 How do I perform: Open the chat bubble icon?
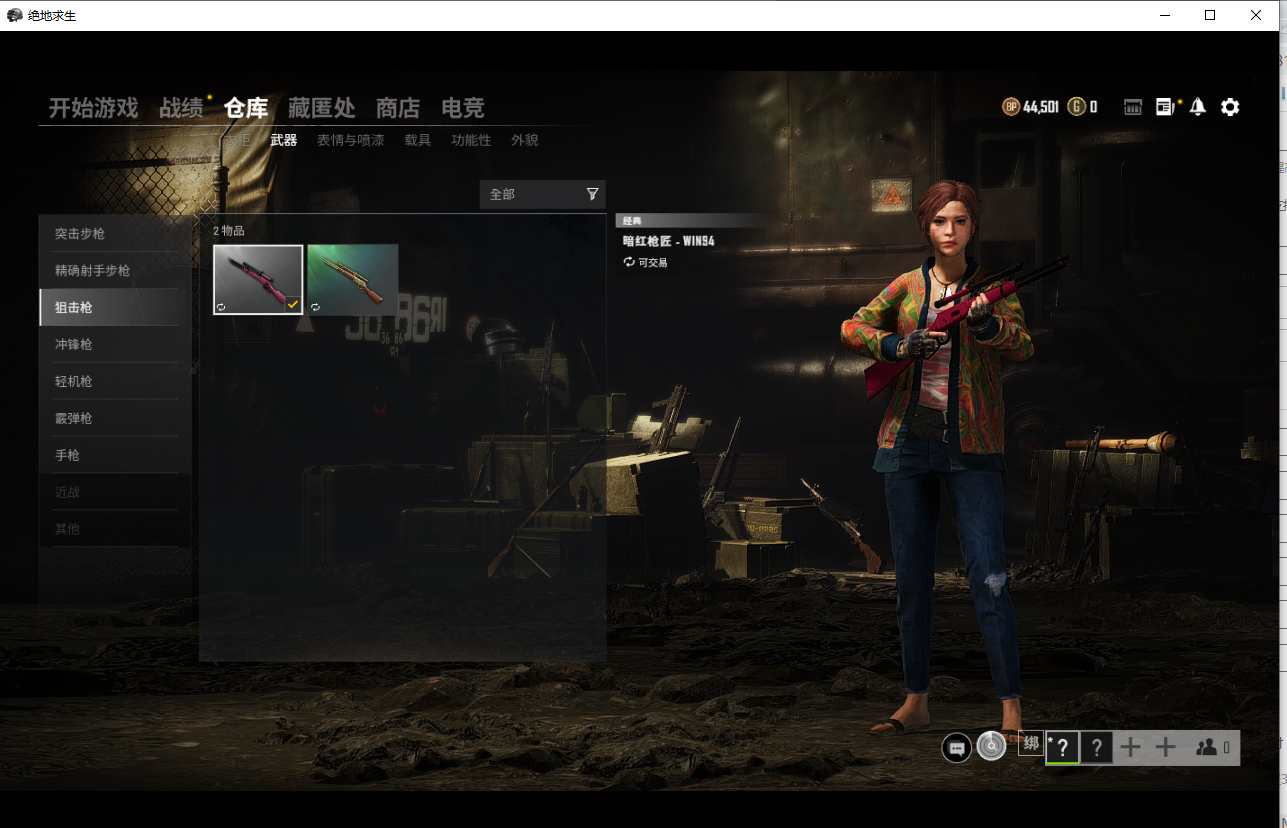point(956,747)
